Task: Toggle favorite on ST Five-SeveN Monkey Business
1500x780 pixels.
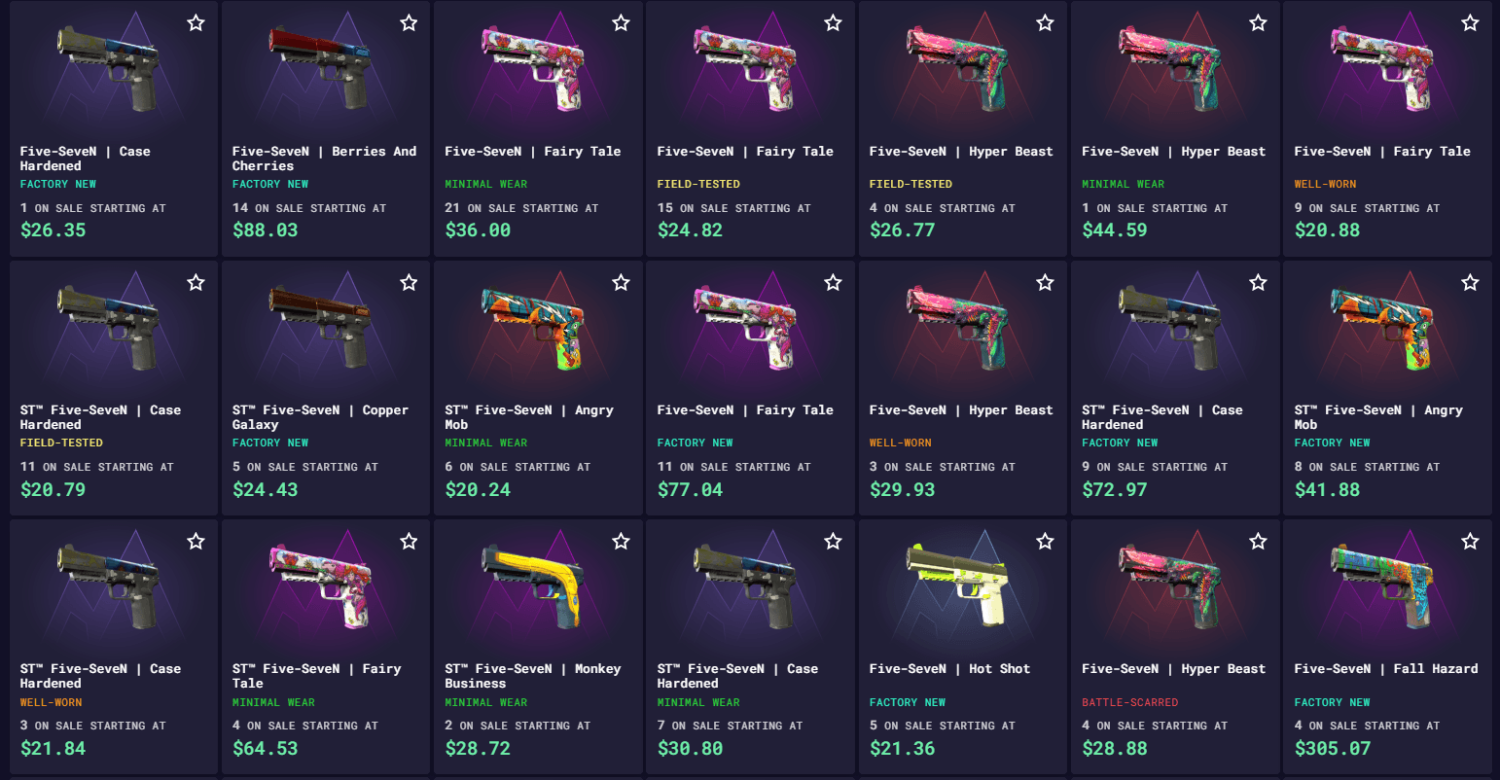Action: pyautogui.click(x=620, y=540)
